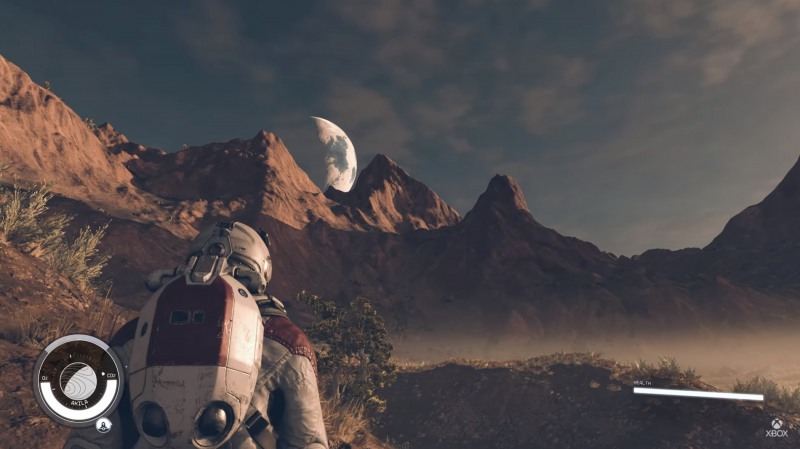The height and width of the screenshot is (449, 800).
Task: Select the ship icon below the compass
Action: (104, 424)
